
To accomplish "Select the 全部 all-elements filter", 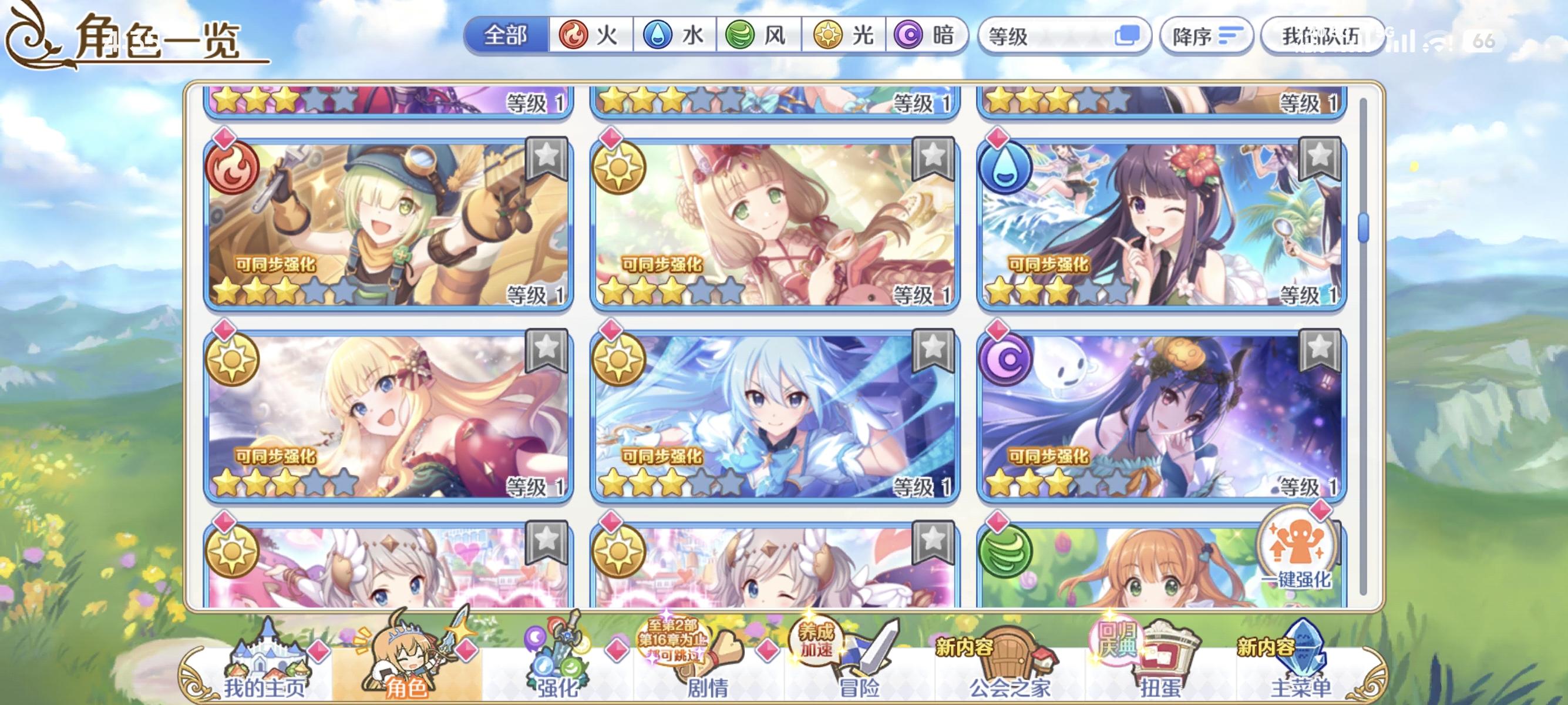I will coord(505,36).
